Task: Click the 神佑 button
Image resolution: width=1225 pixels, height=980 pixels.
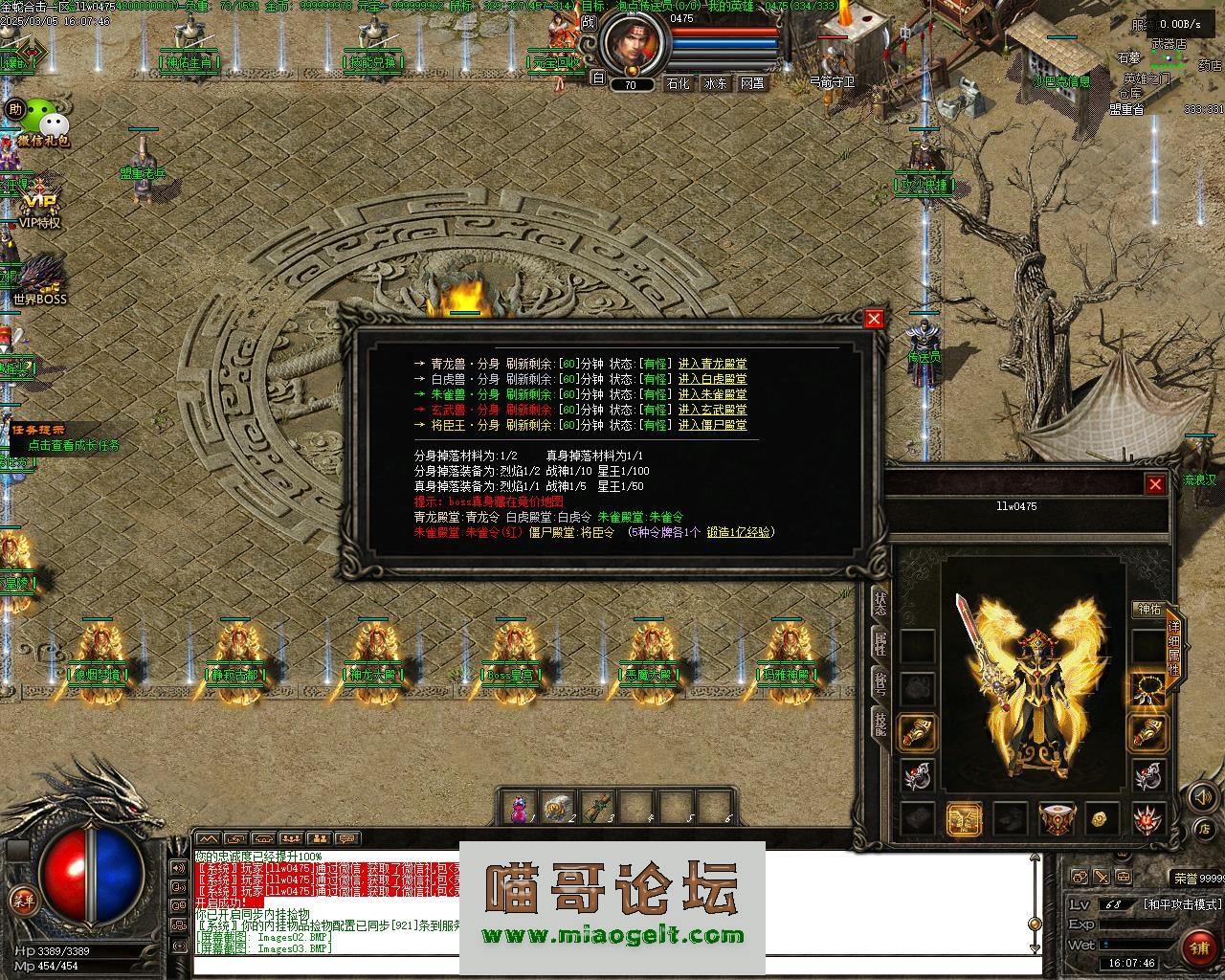Action: pos(1147,610)
